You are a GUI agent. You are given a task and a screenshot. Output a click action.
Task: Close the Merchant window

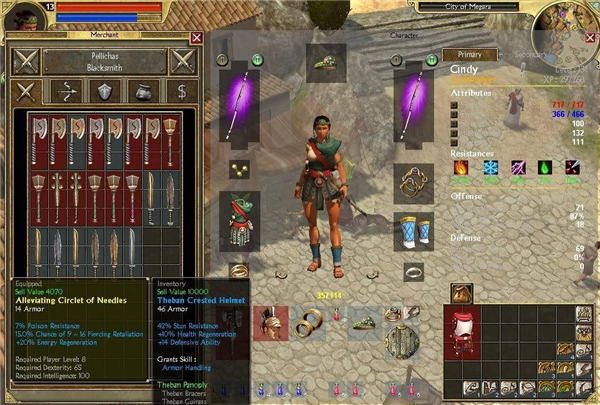(196, 38)
